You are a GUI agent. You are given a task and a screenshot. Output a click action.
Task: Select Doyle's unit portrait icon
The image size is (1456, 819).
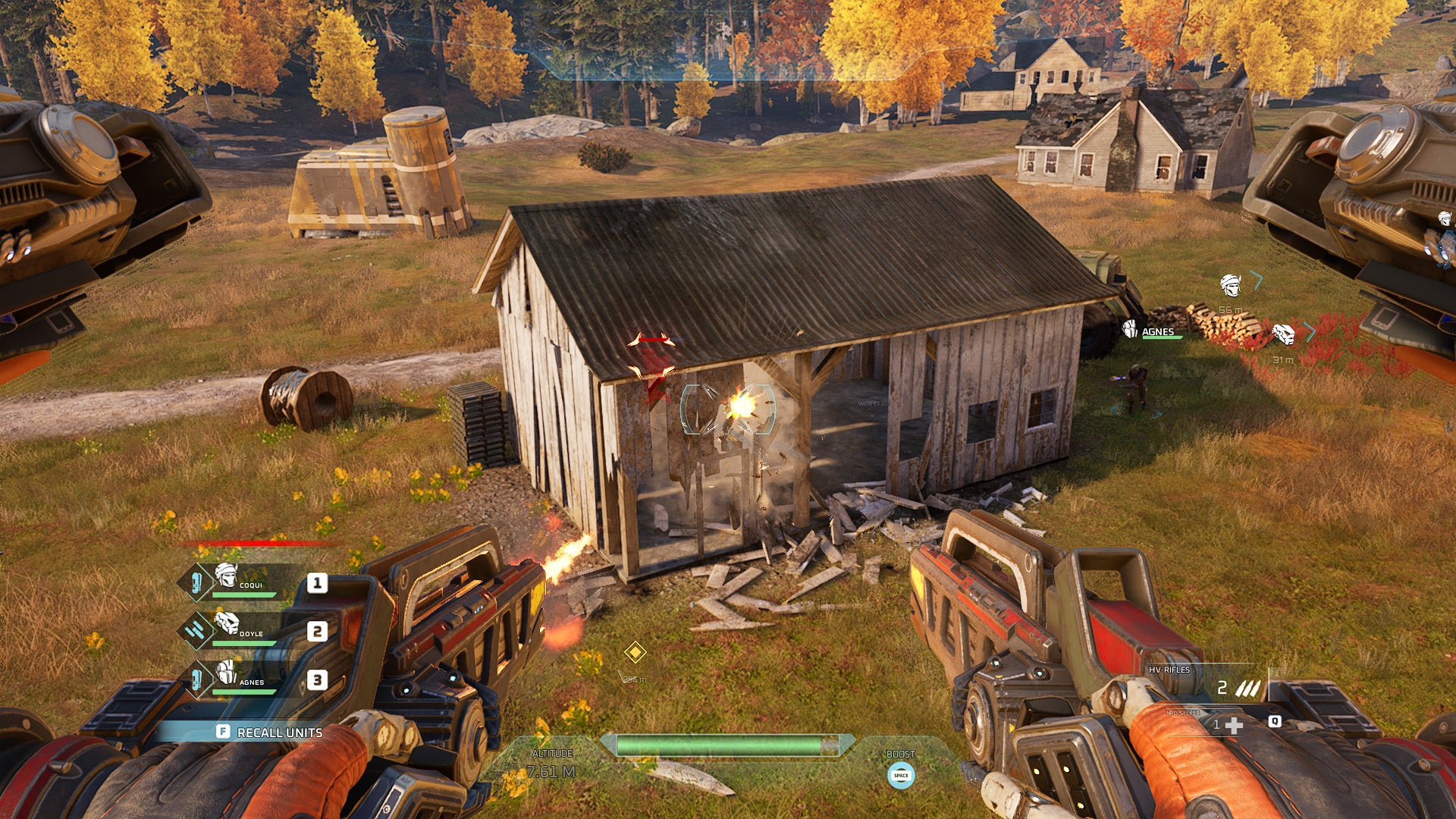(x=227, y=625)
